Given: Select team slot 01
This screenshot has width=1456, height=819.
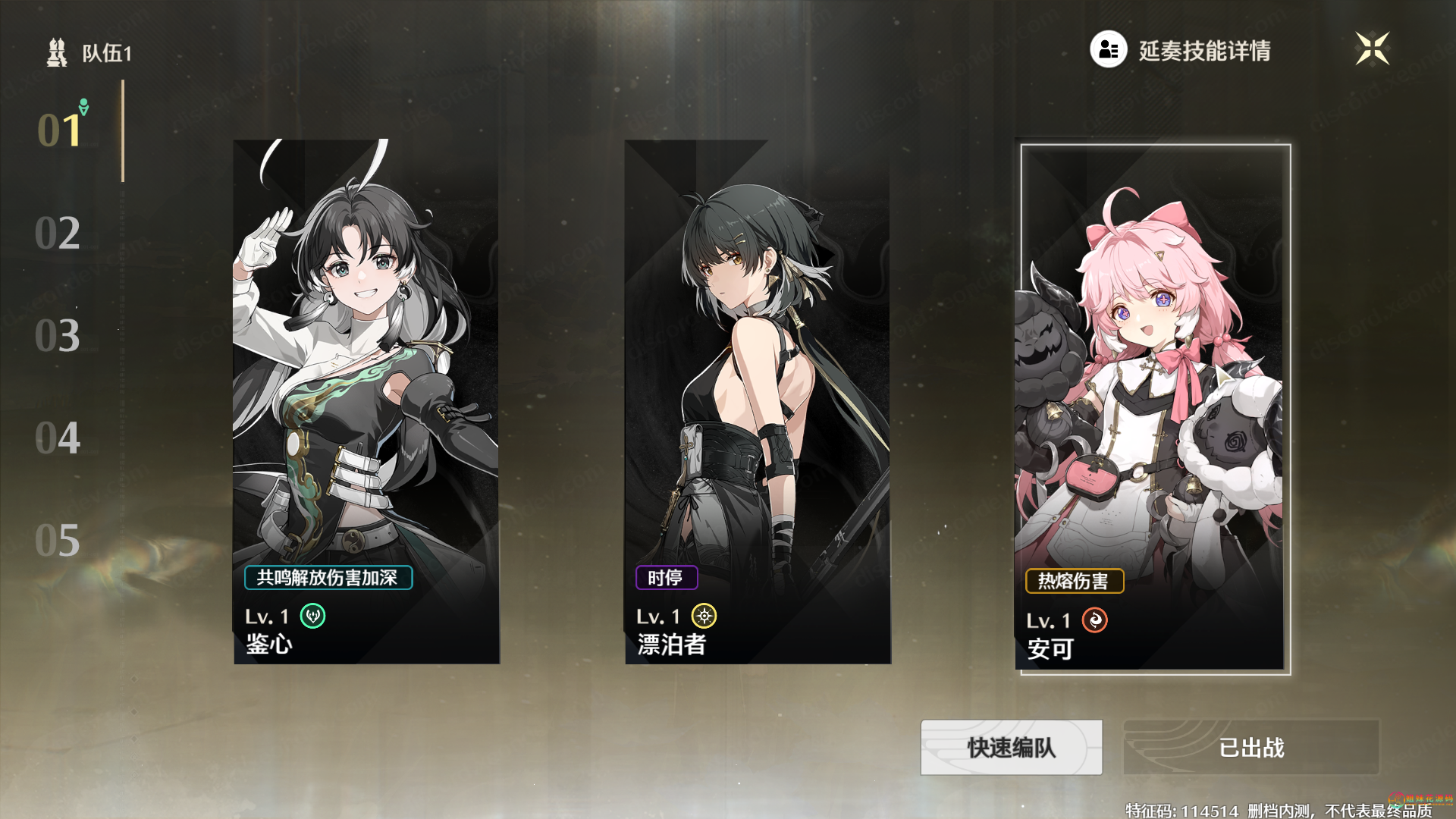Looking at the screenshot, I should tap(59, 130).
